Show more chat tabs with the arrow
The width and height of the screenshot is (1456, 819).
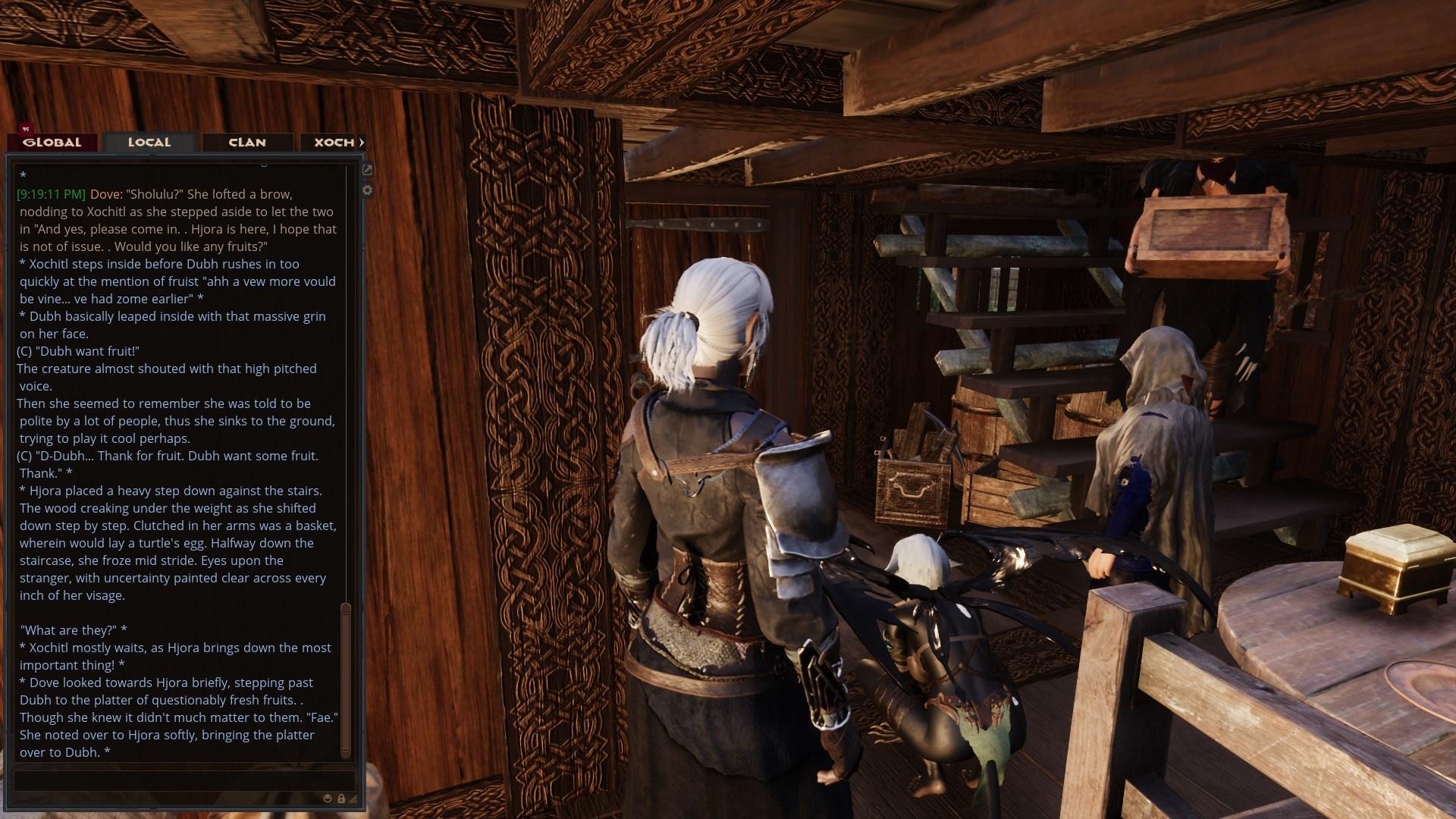[362, 143]
